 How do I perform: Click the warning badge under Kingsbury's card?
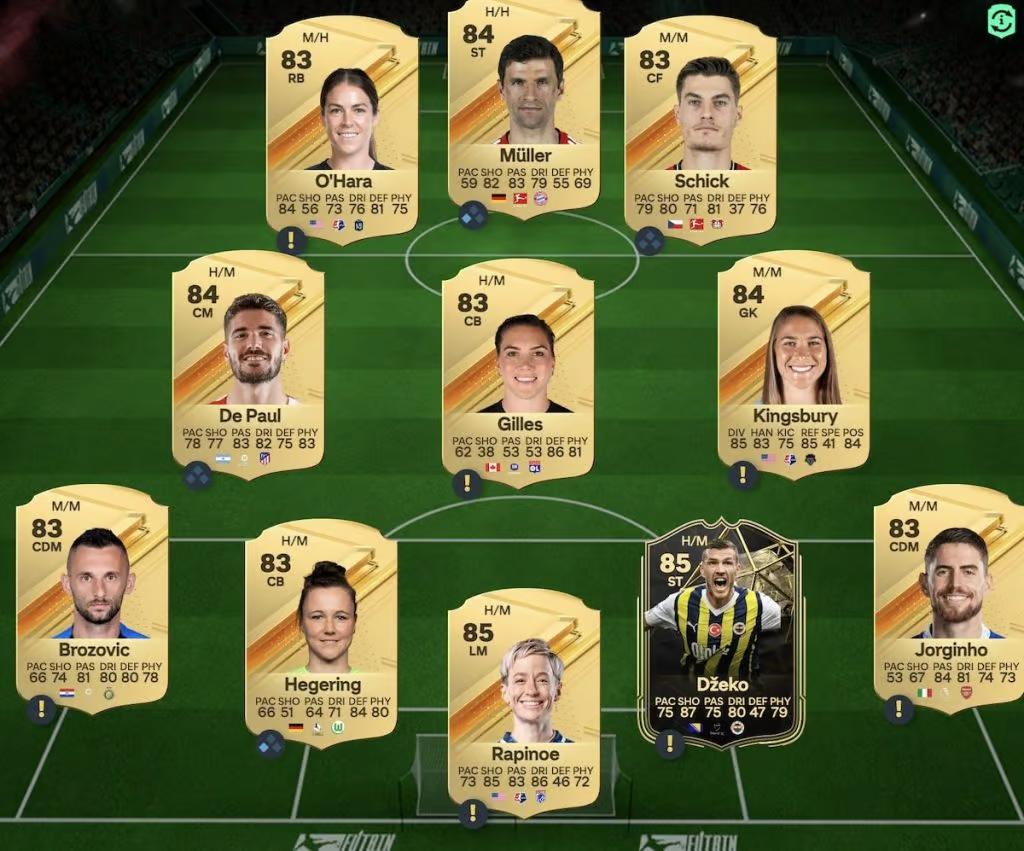tap(743, 475)
